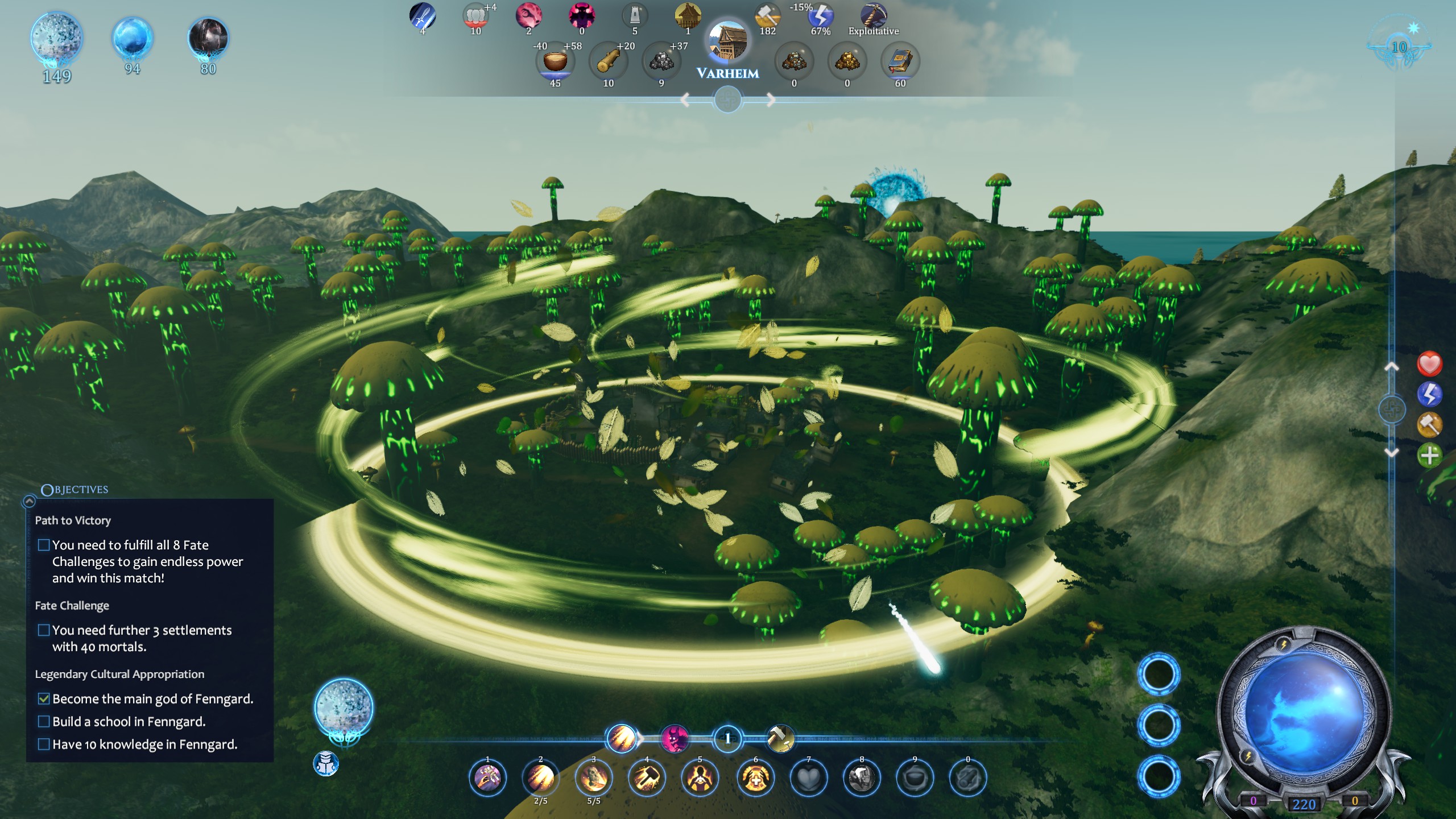The width and height of the screenshot is (1456, 819).
Task: Cast the flaming hammer ability in slot 4
Action: tap(647, 777)
